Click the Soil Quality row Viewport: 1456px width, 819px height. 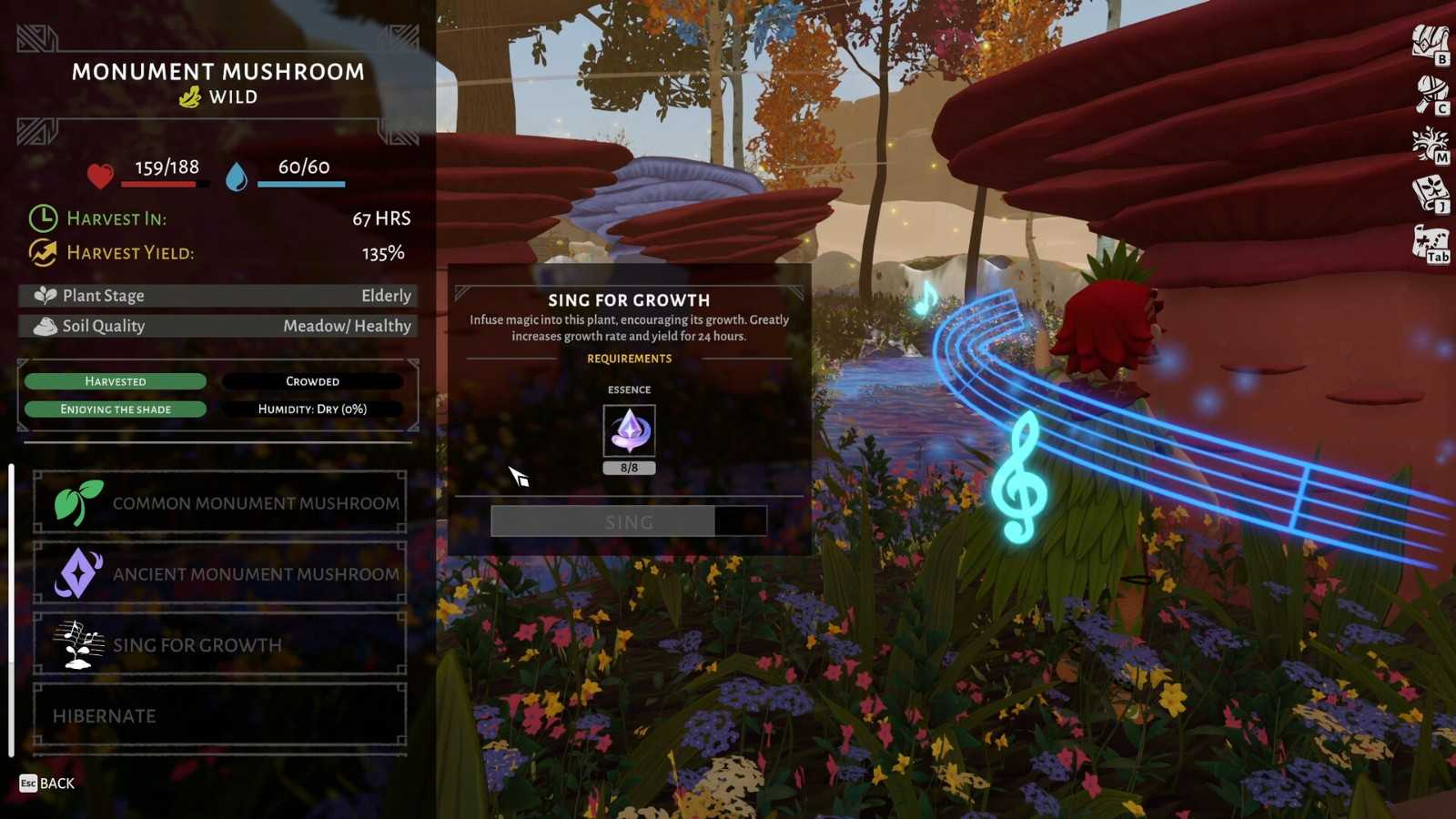coord(218,326)
